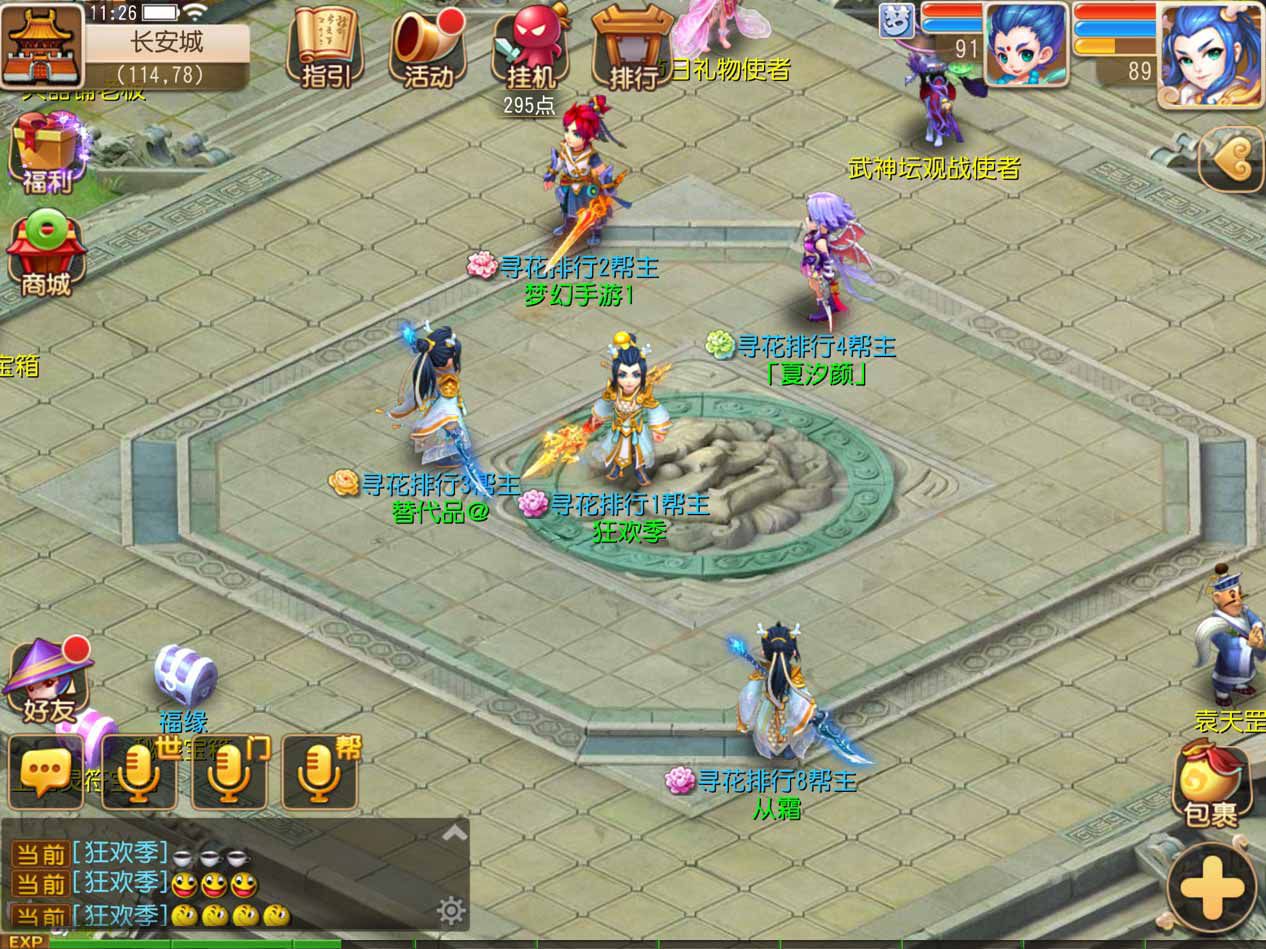Open the 好友 friends list
This screenshot has width=1266, height=949.
pyautogui.click(x=45, y=678)
